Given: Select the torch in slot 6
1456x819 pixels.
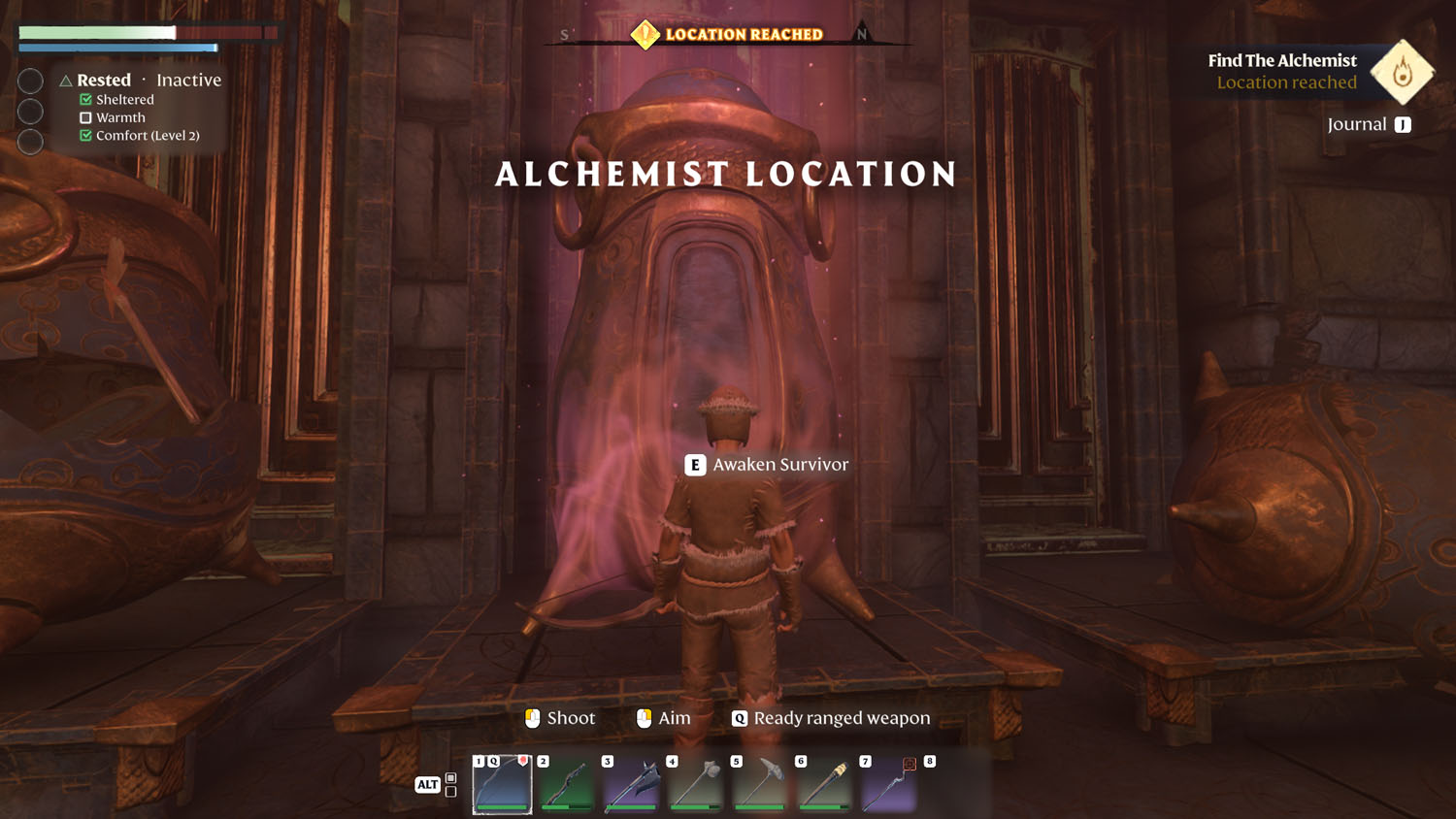Looking at the screenshot, I should pos(824,784).
